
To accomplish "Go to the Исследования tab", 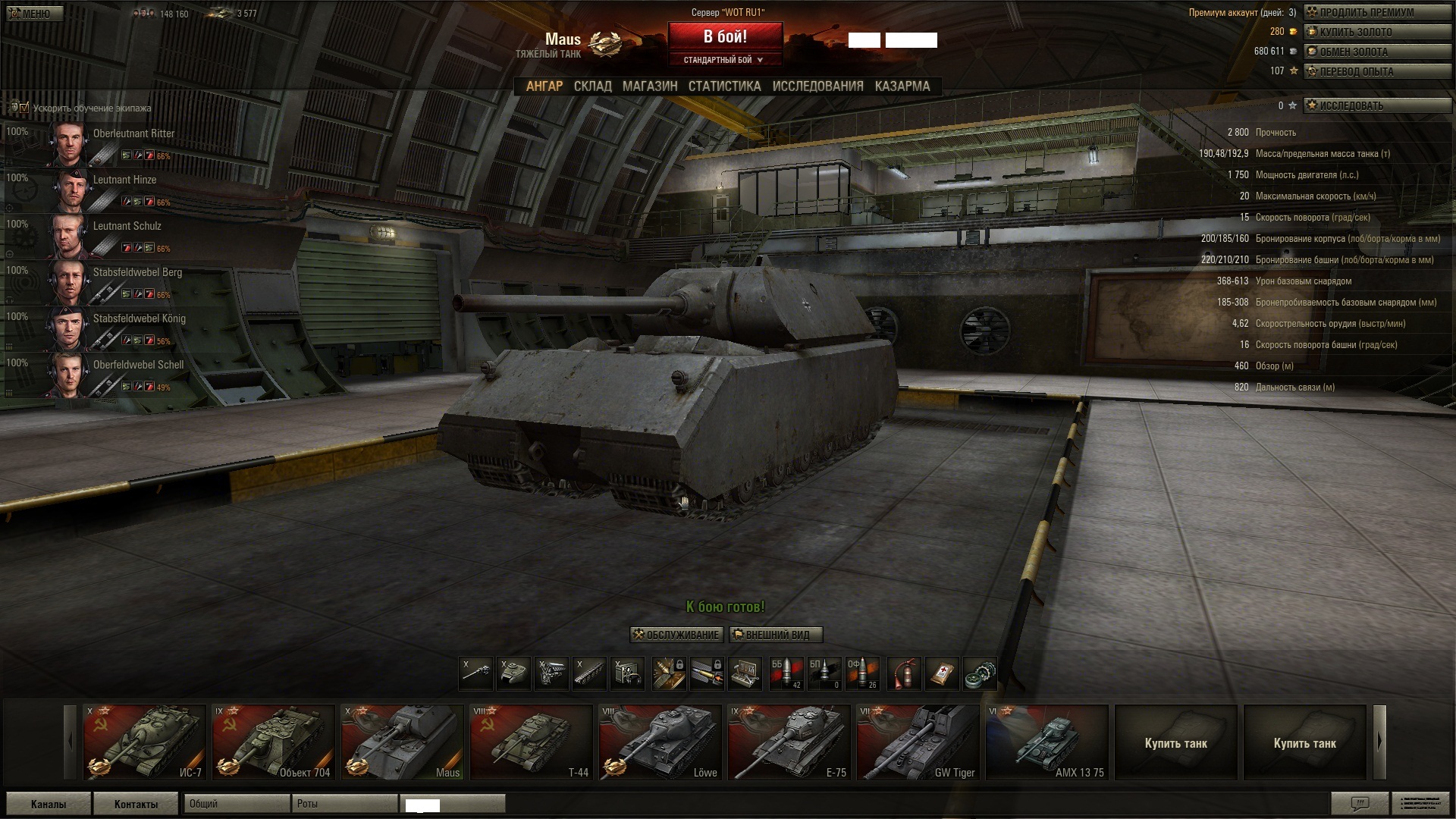I will coord(817,86).
